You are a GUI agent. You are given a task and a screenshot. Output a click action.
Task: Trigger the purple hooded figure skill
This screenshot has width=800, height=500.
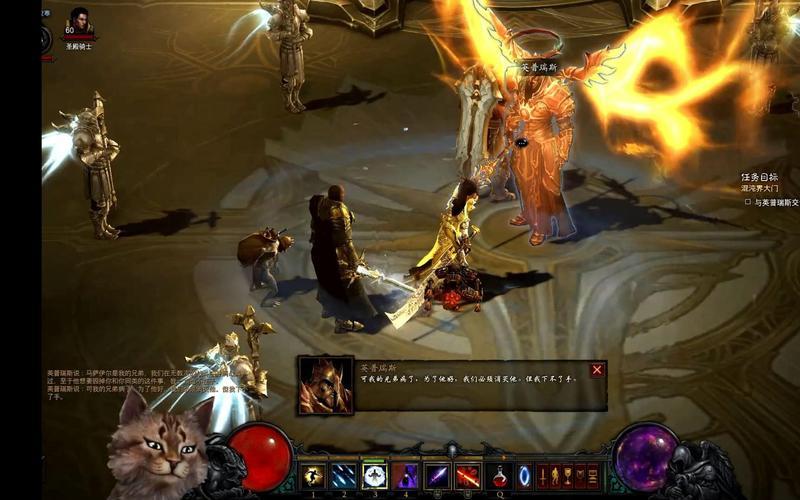click(x=405, y=476)
